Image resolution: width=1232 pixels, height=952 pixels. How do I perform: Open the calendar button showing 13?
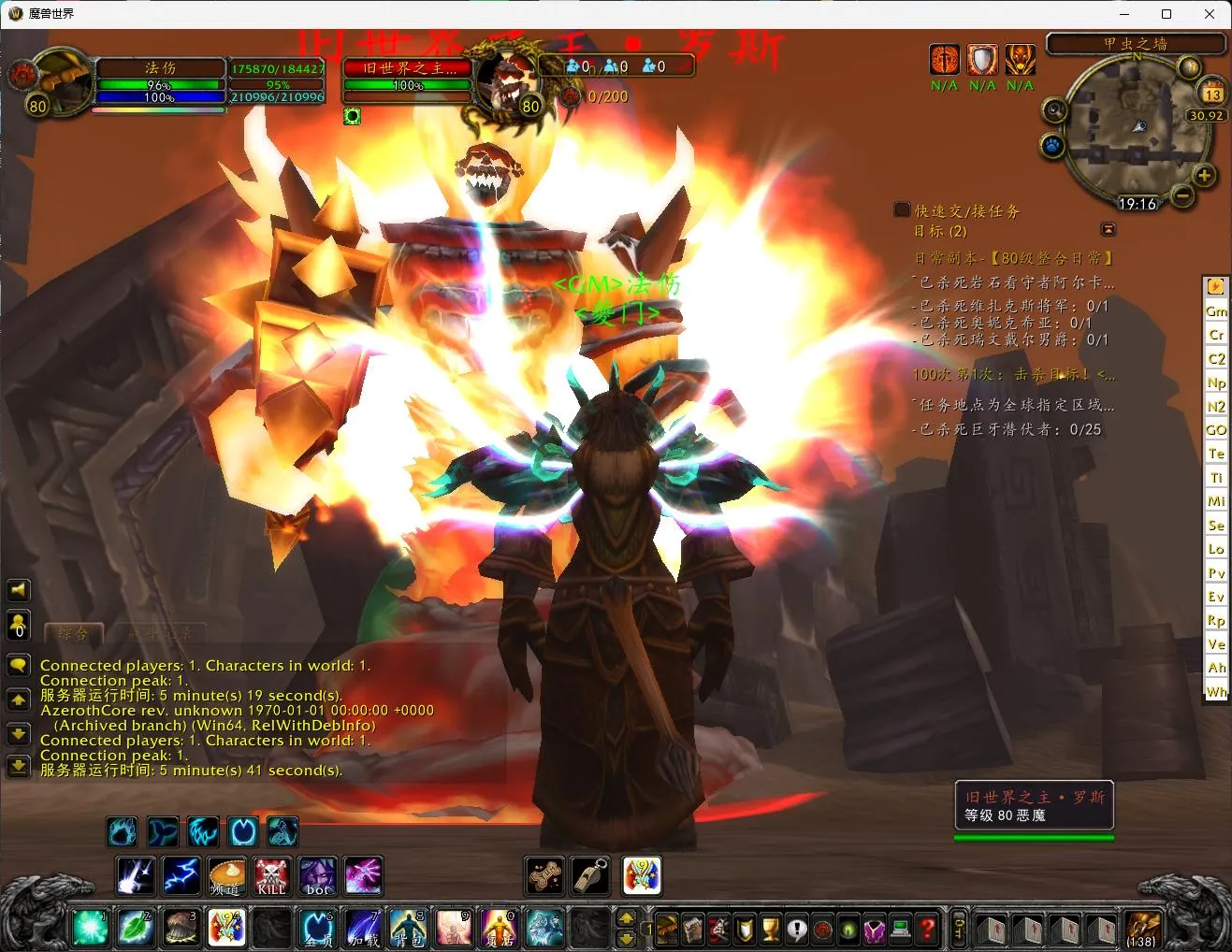point(1212,94)
